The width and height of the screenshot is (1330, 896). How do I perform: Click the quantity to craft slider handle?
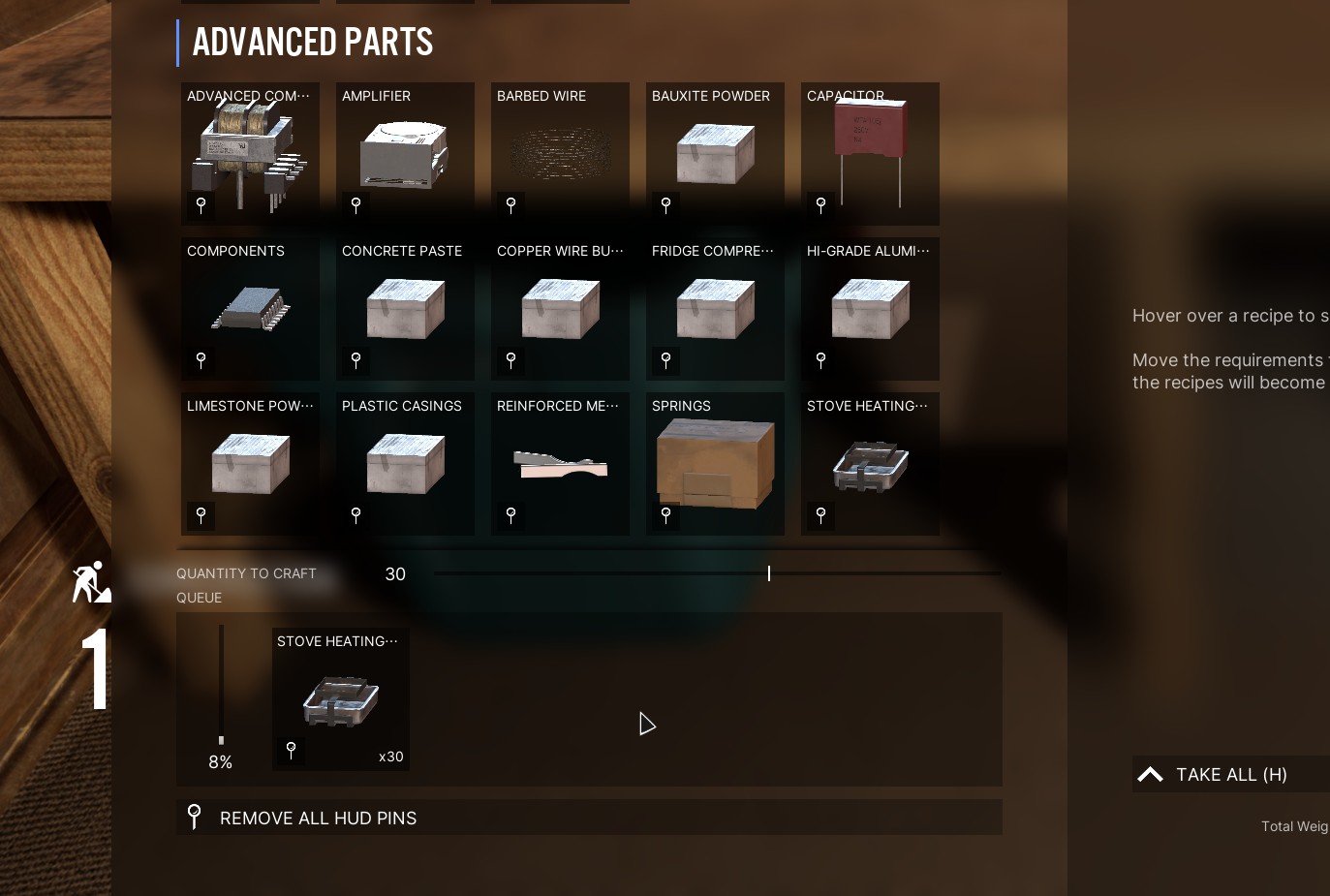(769, 573)
